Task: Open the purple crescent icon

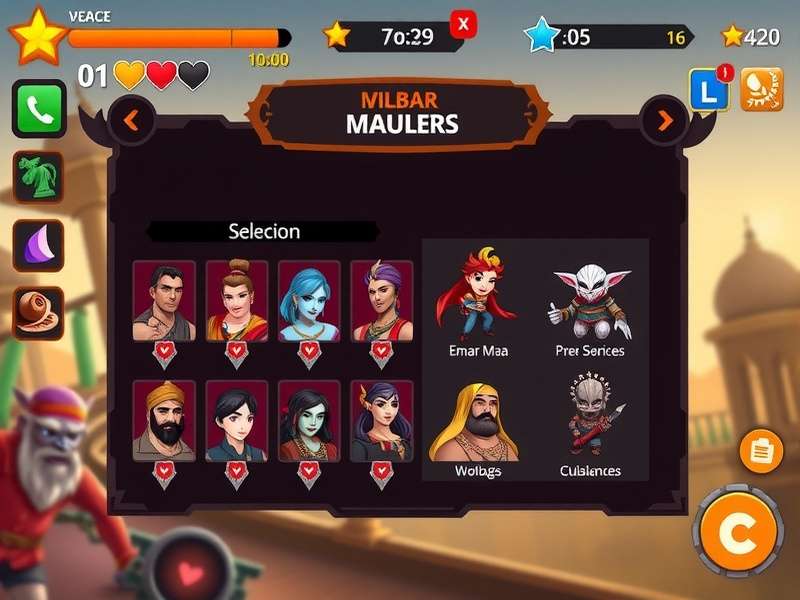Action: click(x=39, y=246)
